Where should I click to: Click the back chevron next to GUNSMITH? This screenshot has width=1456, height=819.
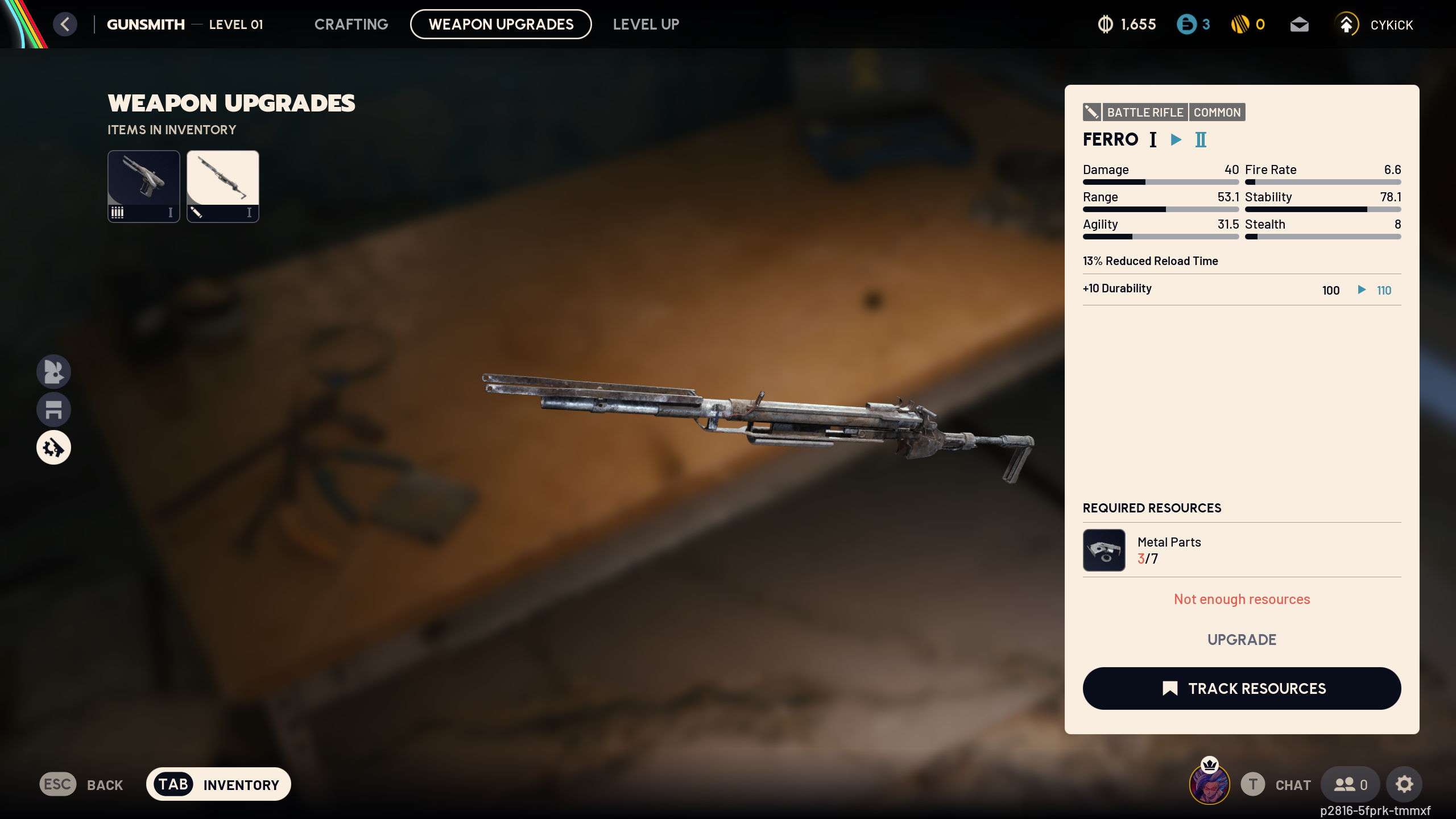click(x=65, y=24)
